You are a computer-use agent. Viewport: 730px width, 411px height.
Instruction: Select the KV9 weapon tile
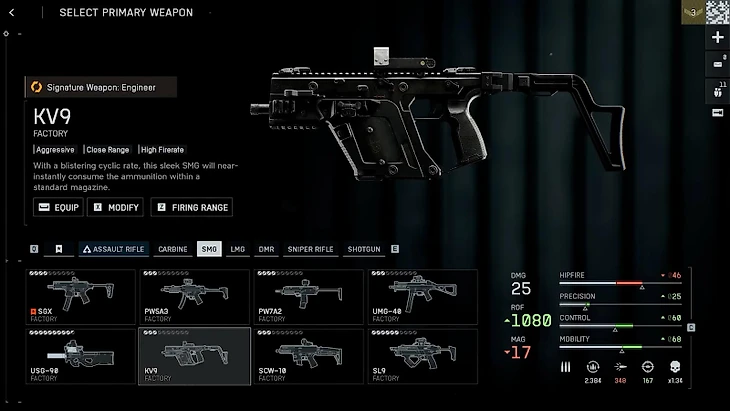[195, 356]
